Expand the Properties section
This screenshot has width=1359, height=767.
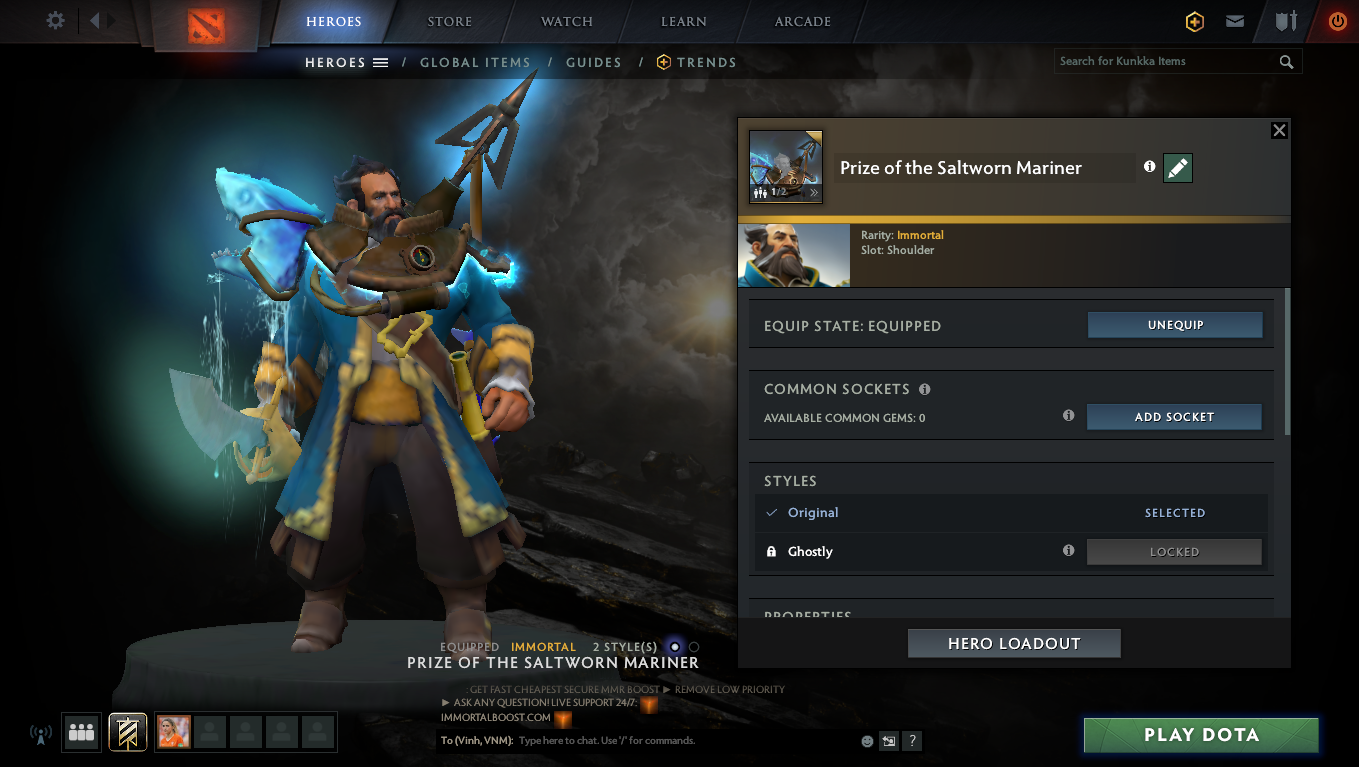point(808,614)
